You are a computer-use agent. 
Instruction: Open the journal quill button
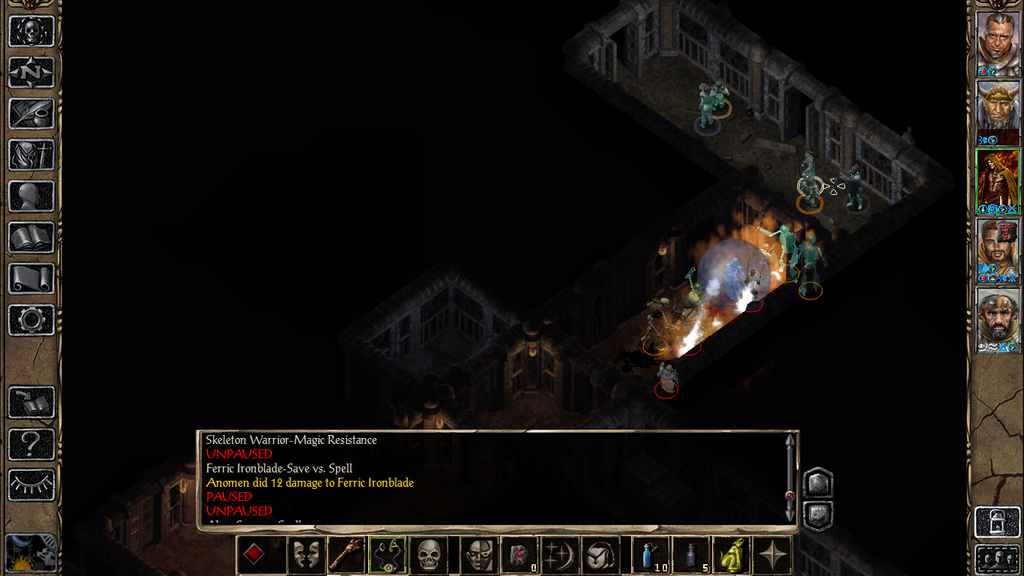click(x=31, y=113)
